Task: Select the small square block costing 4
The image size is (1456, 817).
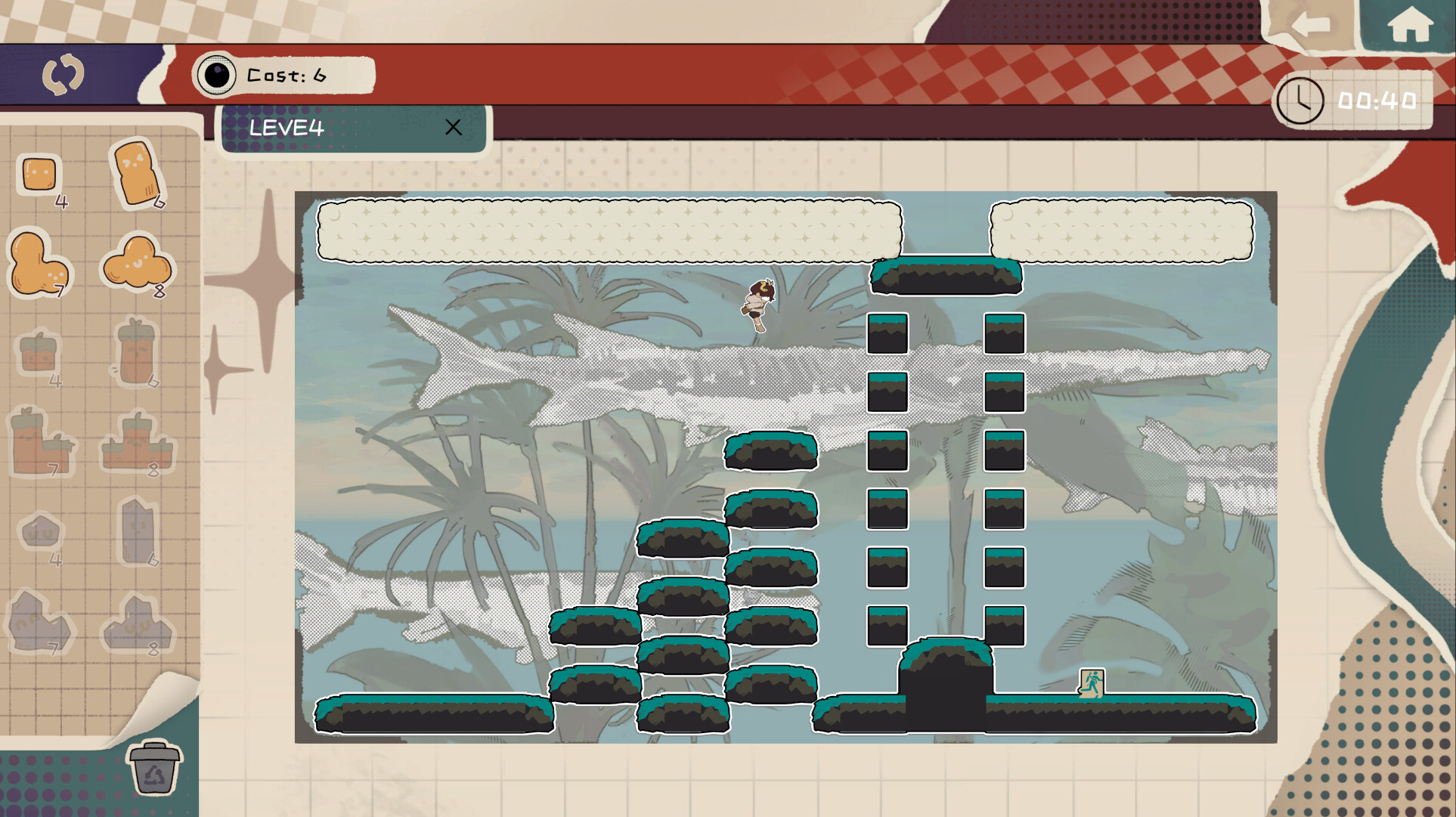Action: tap(38, 174)
